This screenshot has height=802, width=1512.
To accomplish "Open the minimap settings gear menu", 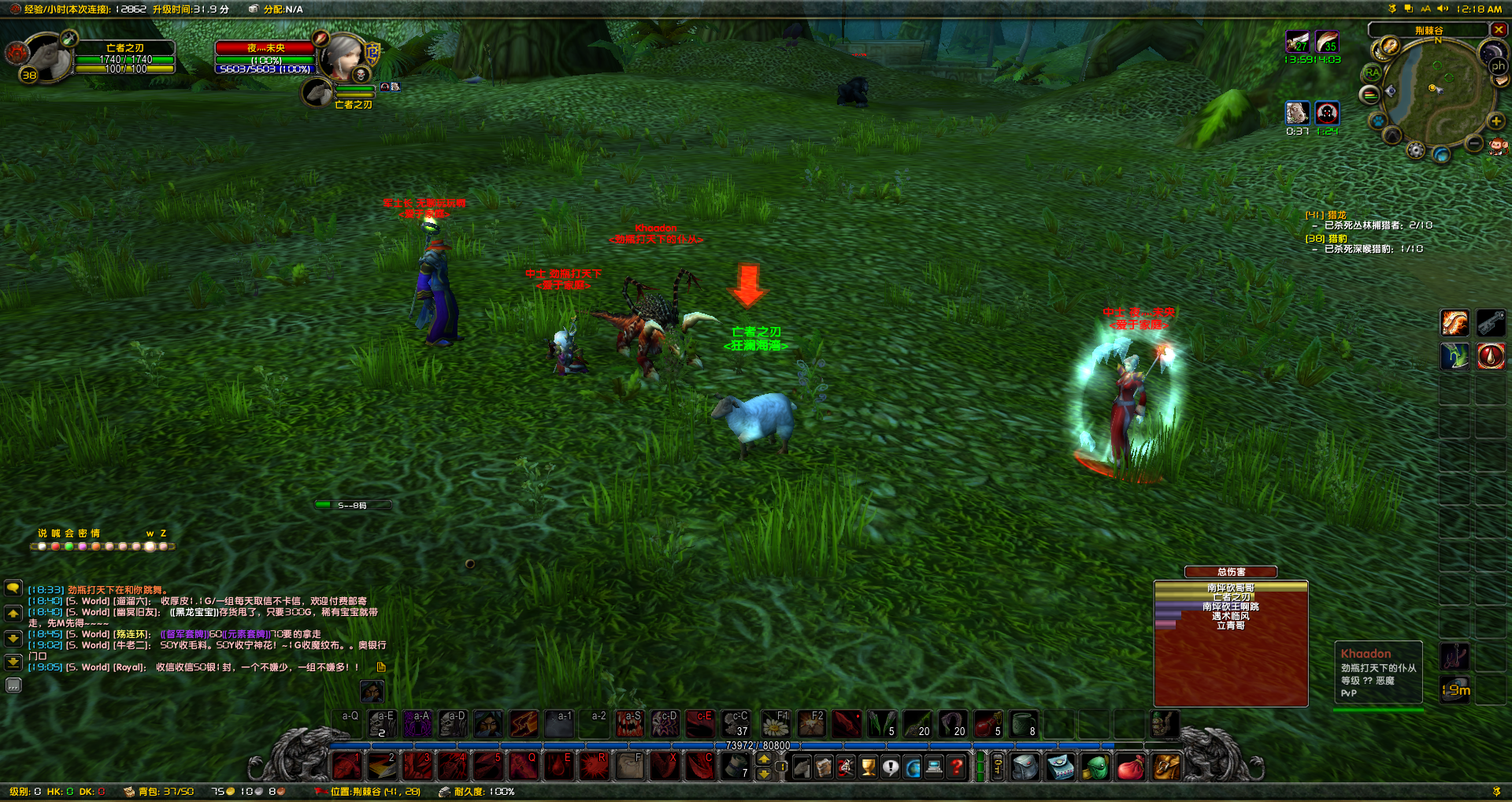I will [x=1414, y=149].
